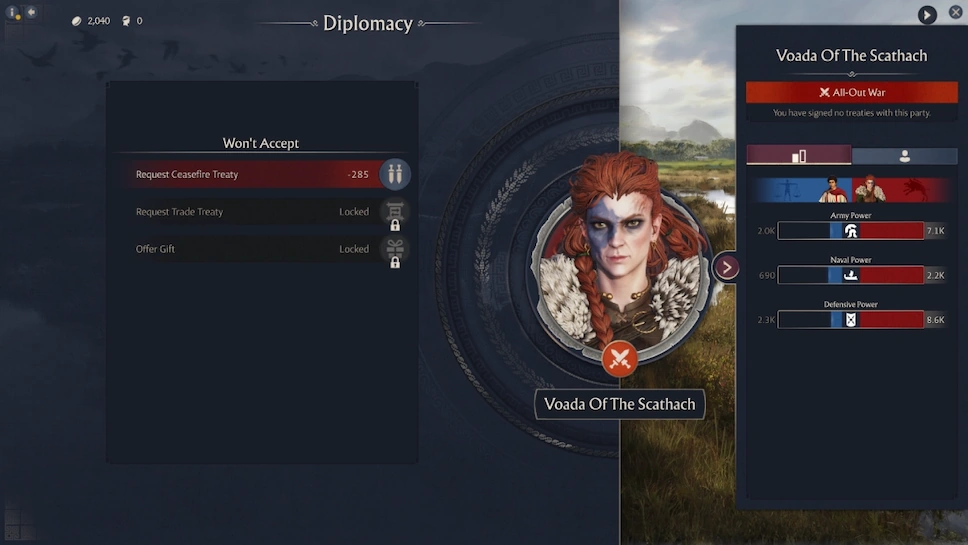Open the leader profile tab
The image size is (968, 545).
pyautogui.click(x=904, y=156)
